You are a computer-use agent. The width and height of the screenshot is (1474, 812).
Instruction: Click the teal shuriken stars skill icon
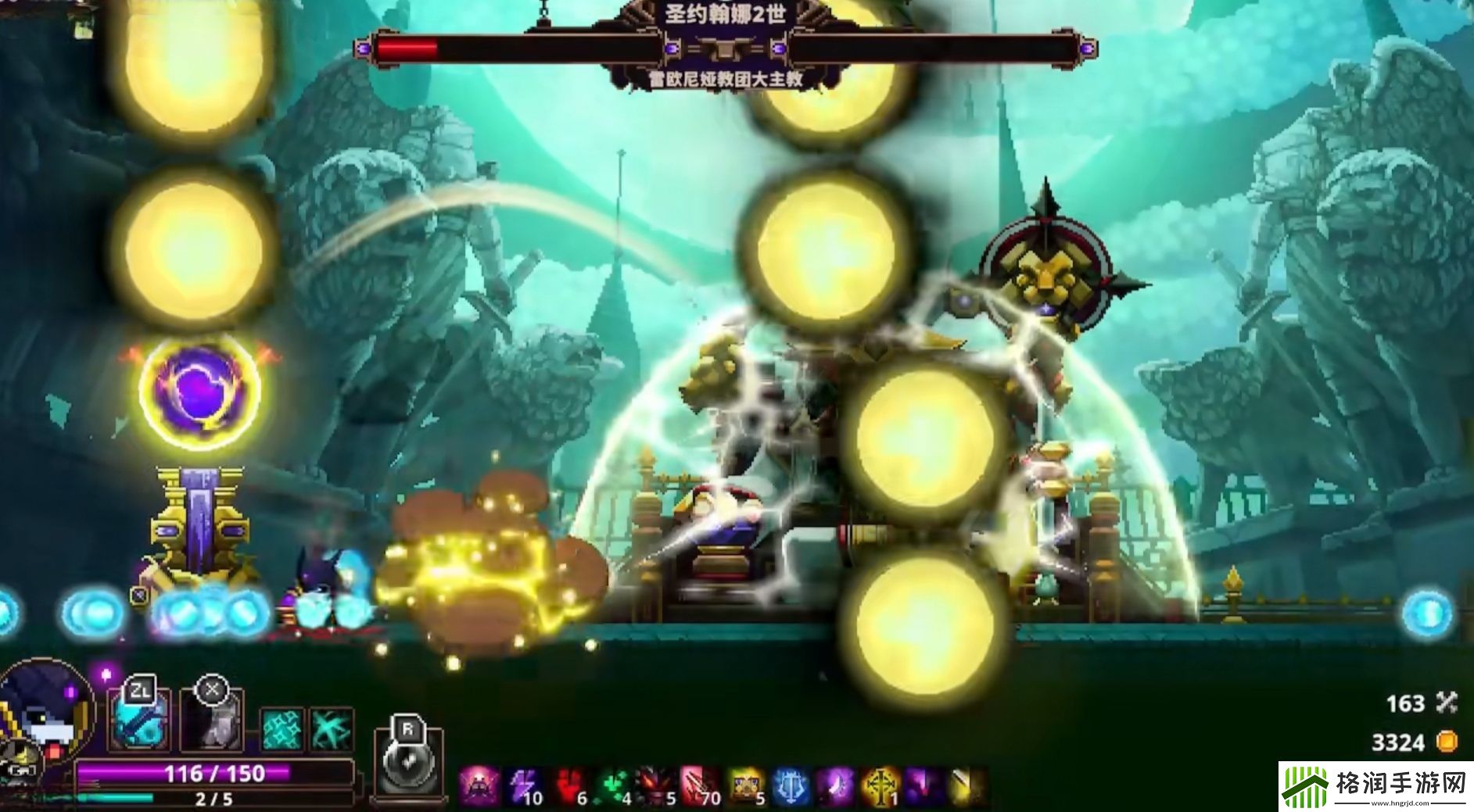coord(281,730)
